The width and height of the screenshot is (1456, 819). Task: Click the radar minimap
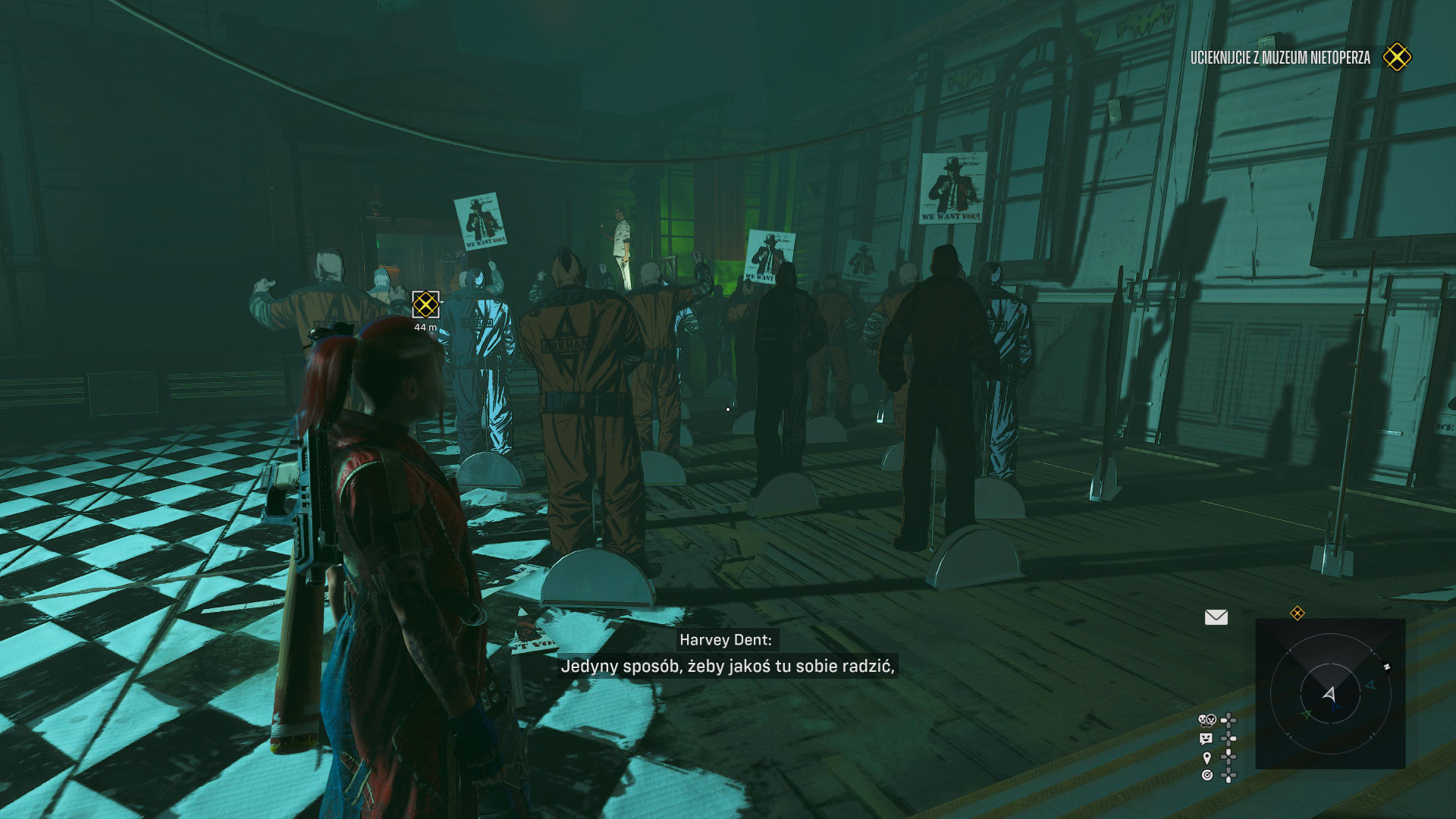pyautogui.click(x=1330, y=694)
